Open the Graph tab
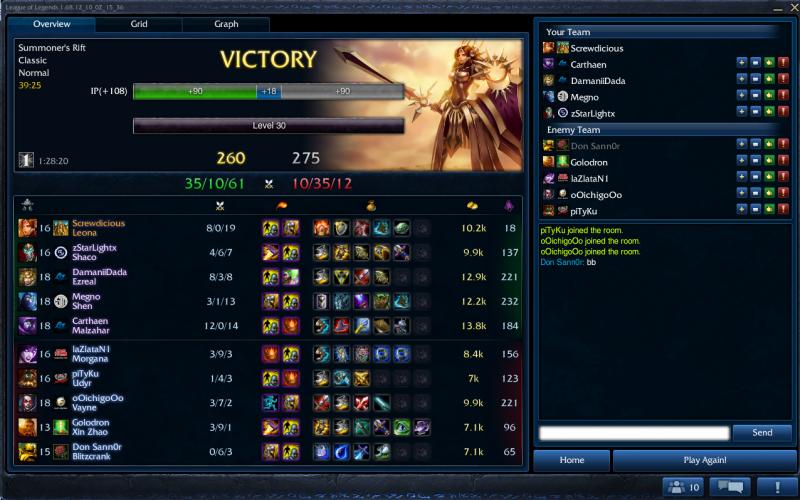 click(x=225, y=24)
